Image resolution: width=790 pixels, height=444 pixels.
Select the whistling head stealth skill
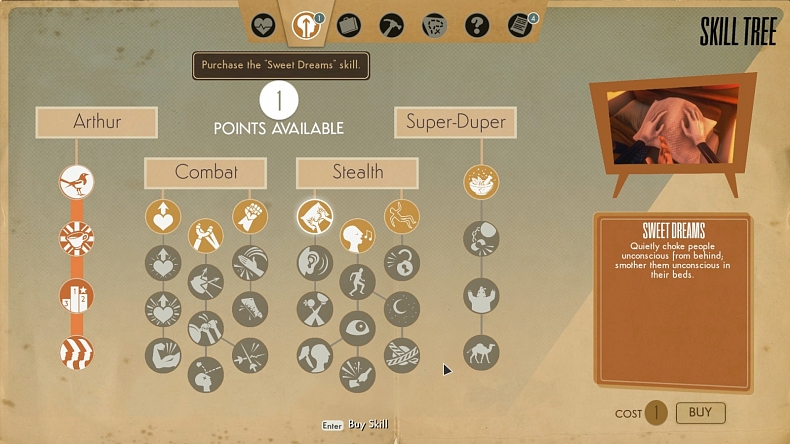[x=358, y=236]
